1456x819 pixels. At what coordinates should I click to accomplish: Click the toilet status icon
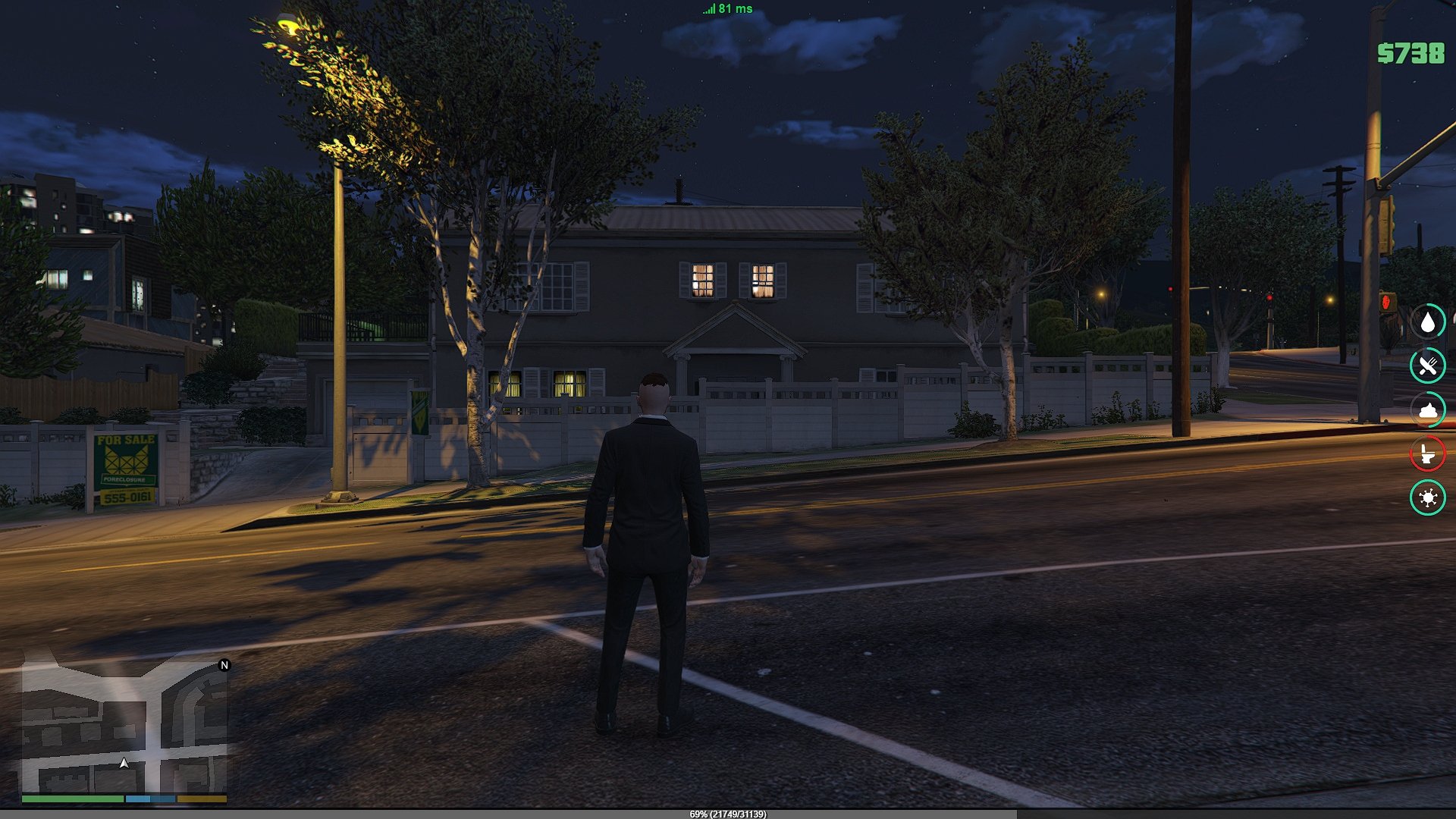click(x=1428, y=454)
